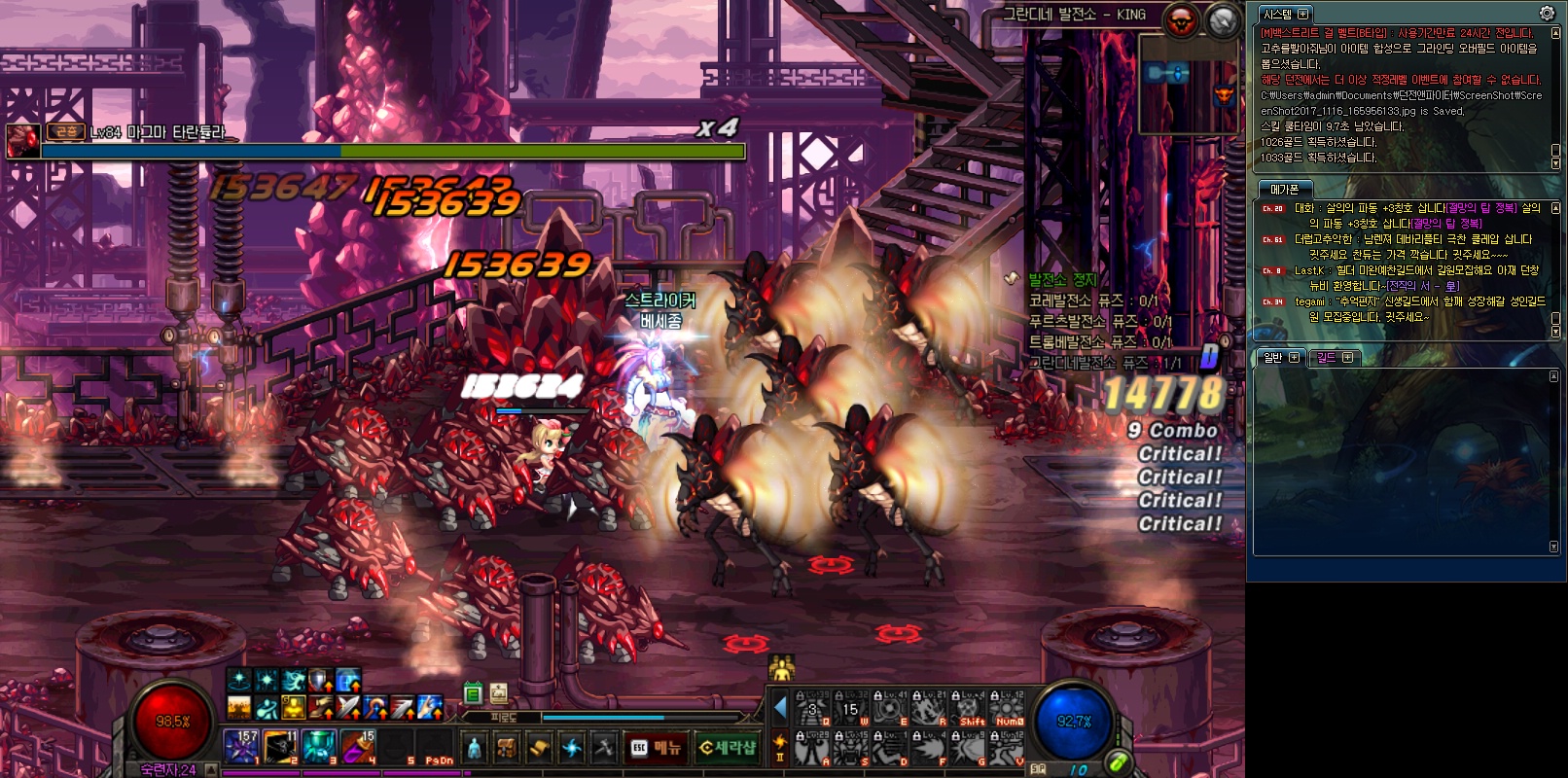Open the ESC 메뉴 menu button

tap(655, 747)
